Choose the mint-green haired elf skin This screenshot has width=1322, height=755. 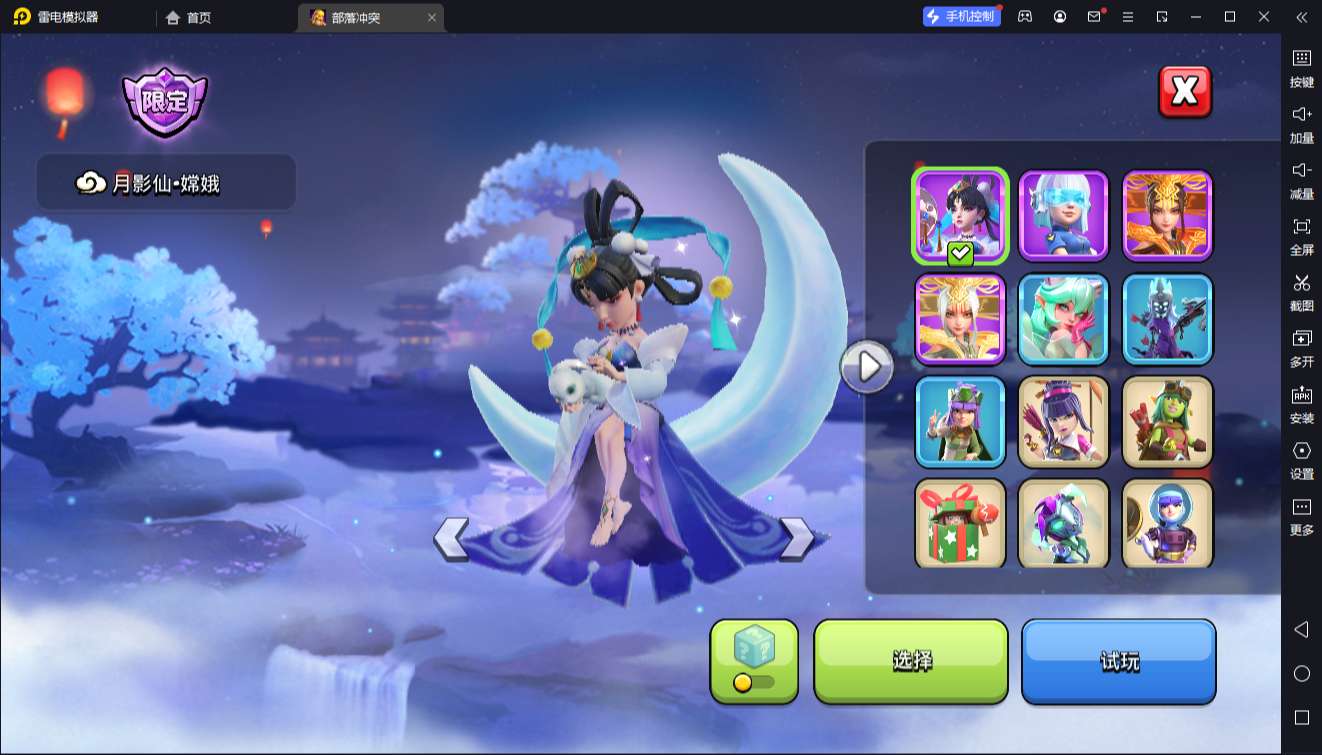1063,319
